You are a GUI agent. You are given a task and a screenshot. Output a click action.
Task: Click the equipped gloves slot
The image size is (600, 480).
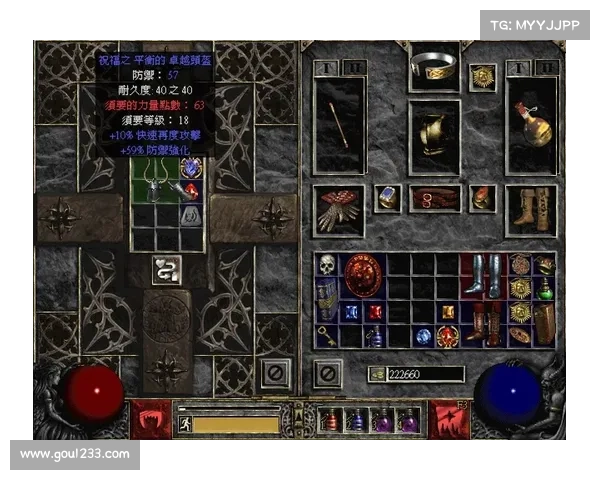(339, 208)
